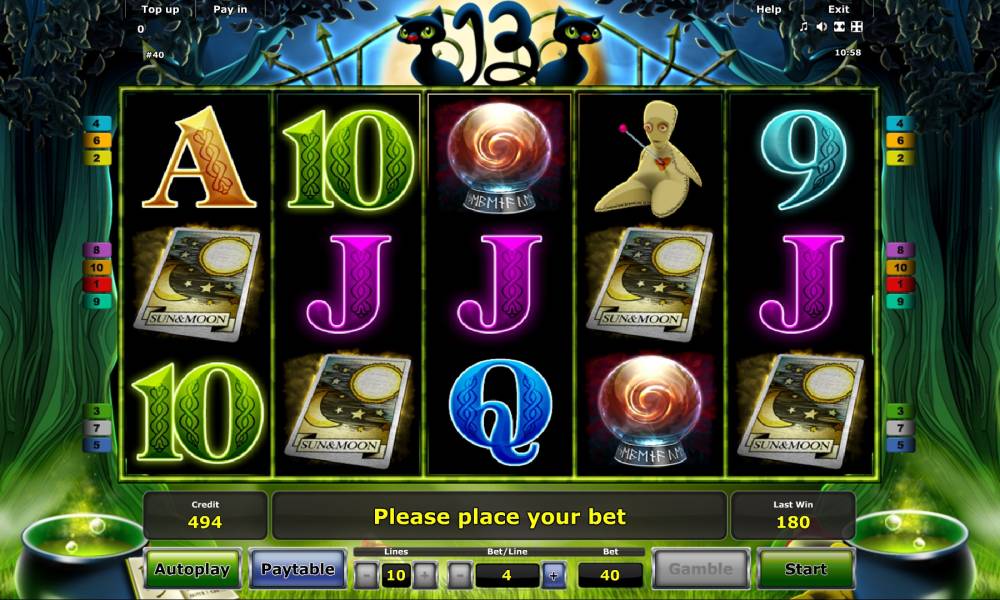The width and height of the screenshot is (1000, 600).
Task: Choose the Pay in option
Action: coord(230,9)
